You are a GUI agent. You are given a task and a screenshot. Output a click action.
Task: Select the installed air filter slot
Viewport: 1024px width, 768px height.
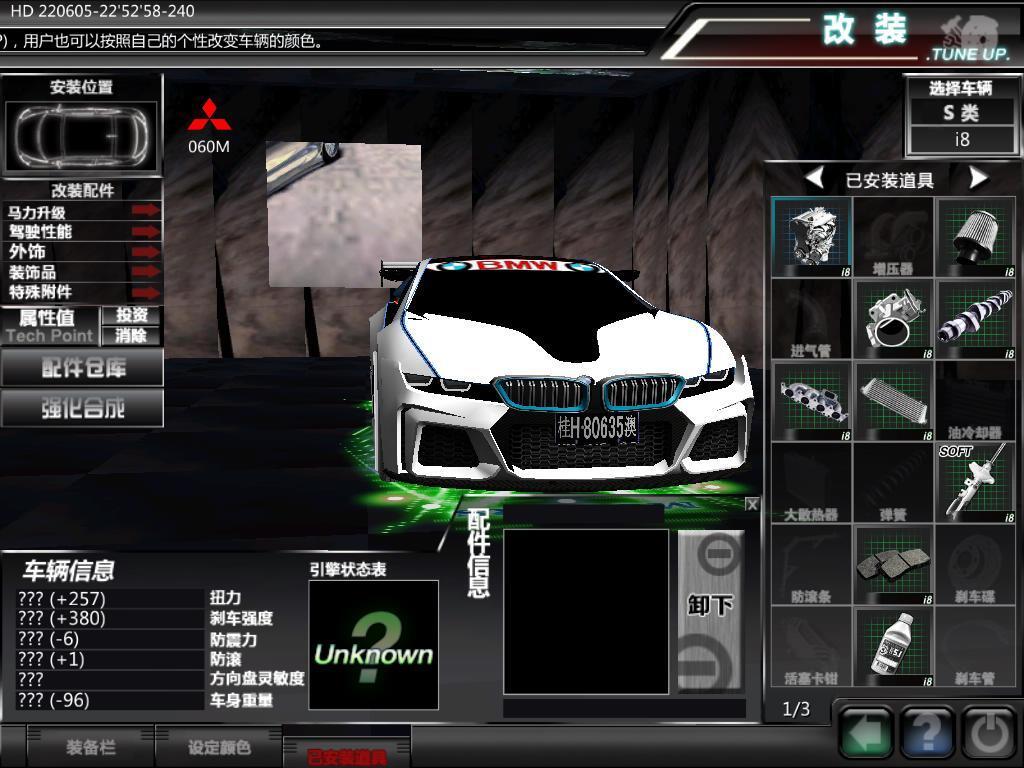click(x=975, y=237)
